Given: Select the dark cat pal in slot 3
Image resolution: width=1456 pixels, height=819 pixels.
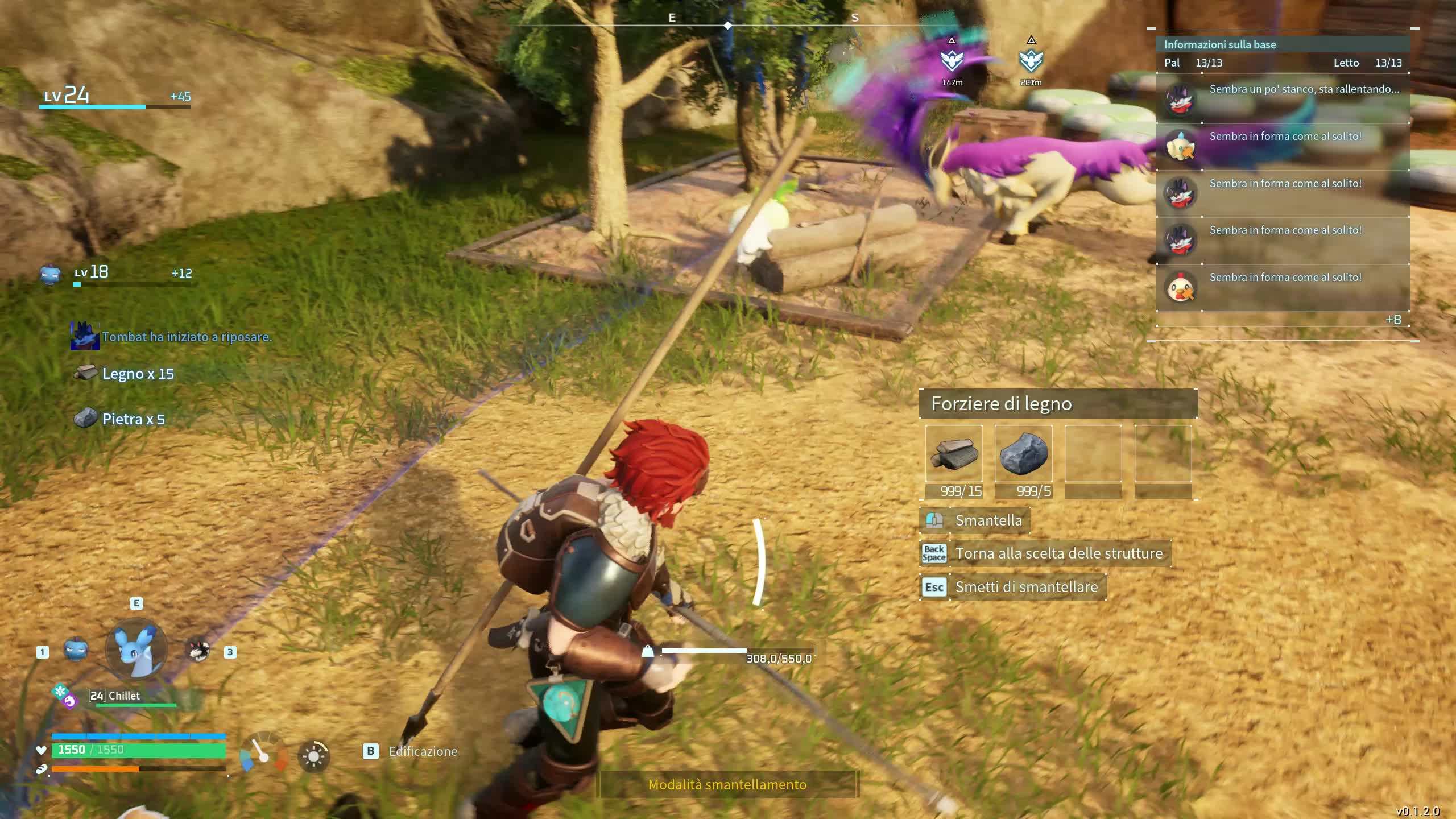Looking at the screenshot, I should [x=198, y=650].
